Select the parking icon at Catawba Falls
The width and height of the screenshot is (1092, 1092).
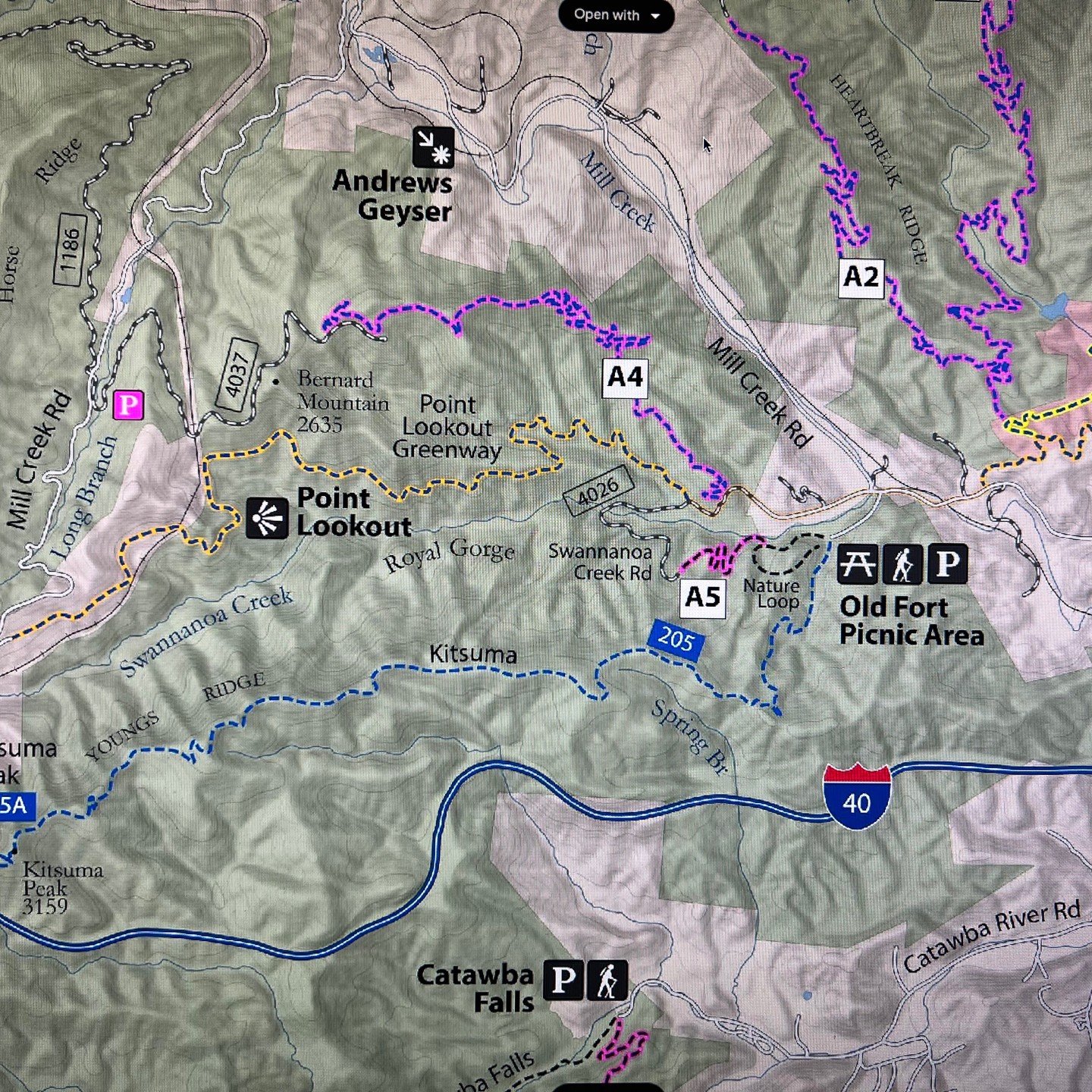pyautogui.click(x=563, y=981)
